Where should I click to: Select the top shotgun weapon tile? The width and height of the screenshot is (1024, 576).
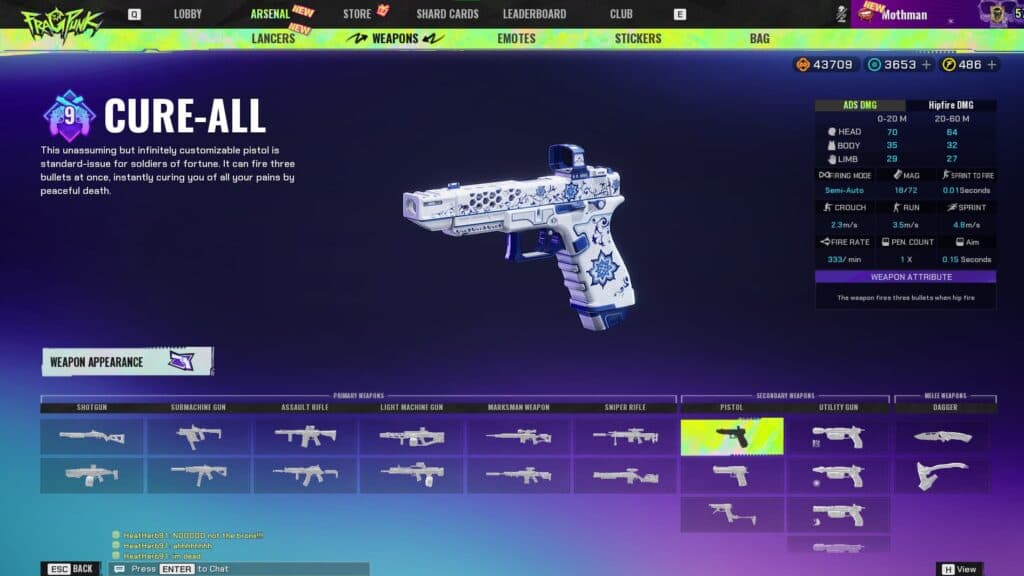coord(92,437)
